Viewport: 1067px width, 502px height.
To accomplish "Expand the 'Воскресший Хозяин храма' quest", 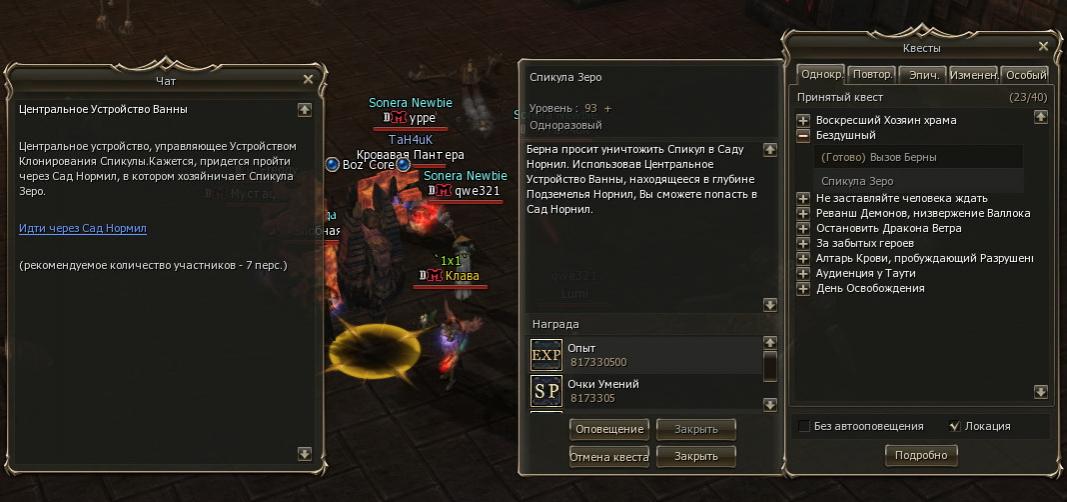I will pos(803,120).
